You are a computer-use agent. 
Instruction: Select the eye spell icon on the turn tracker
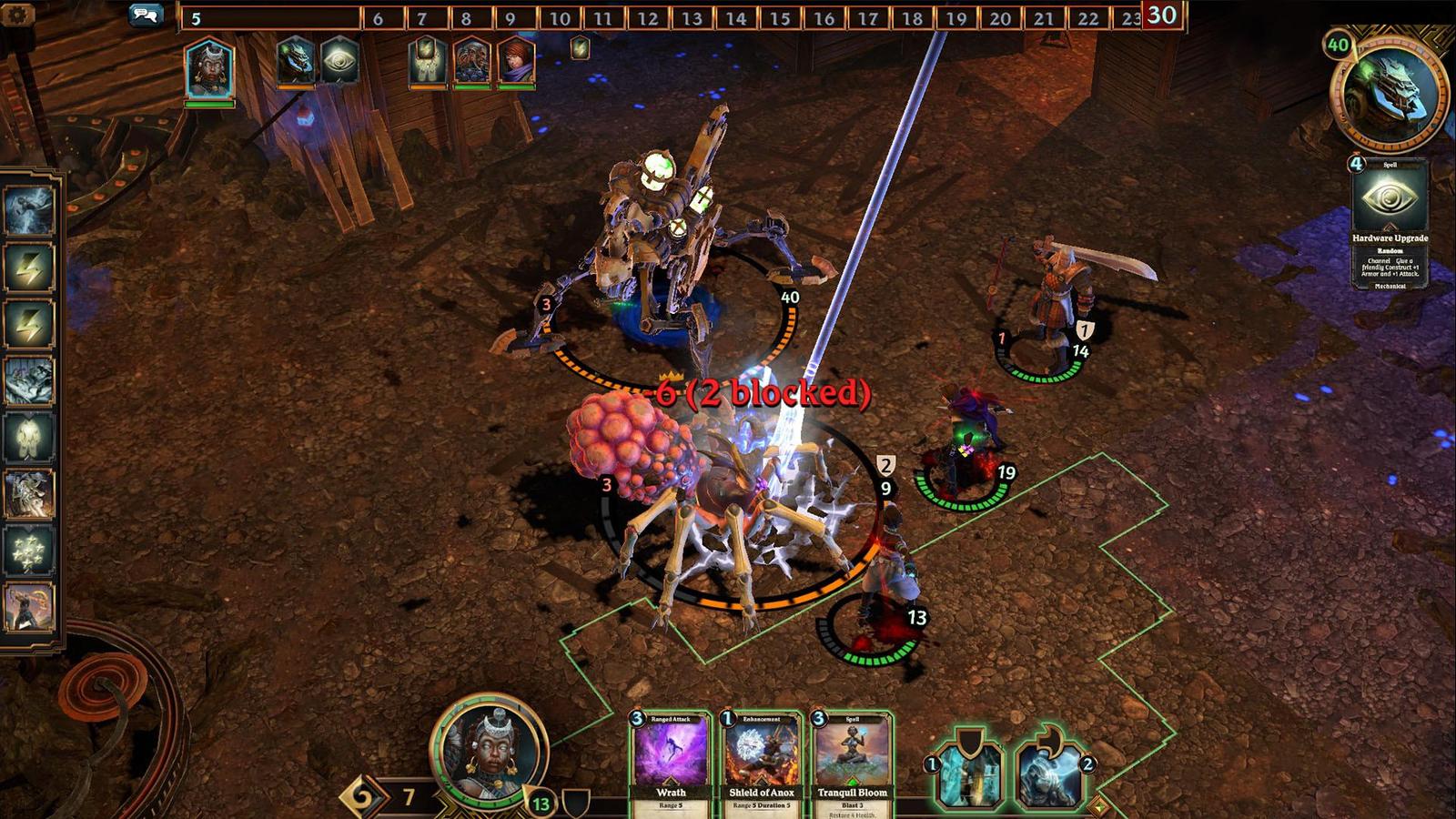click(339, 61)
